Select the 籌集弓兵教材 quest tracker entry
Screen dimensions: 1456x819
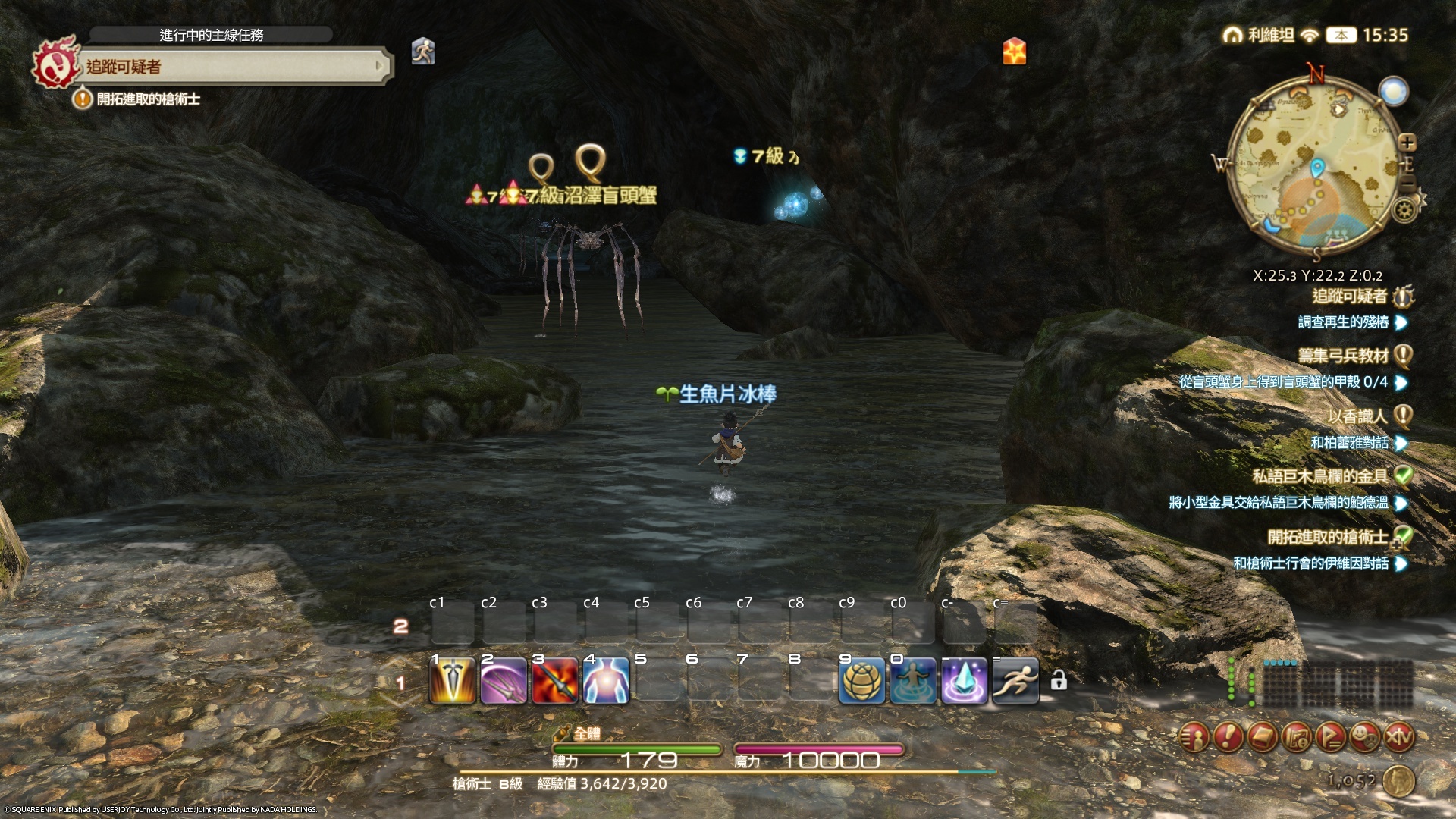click(x=1343, y=355)
